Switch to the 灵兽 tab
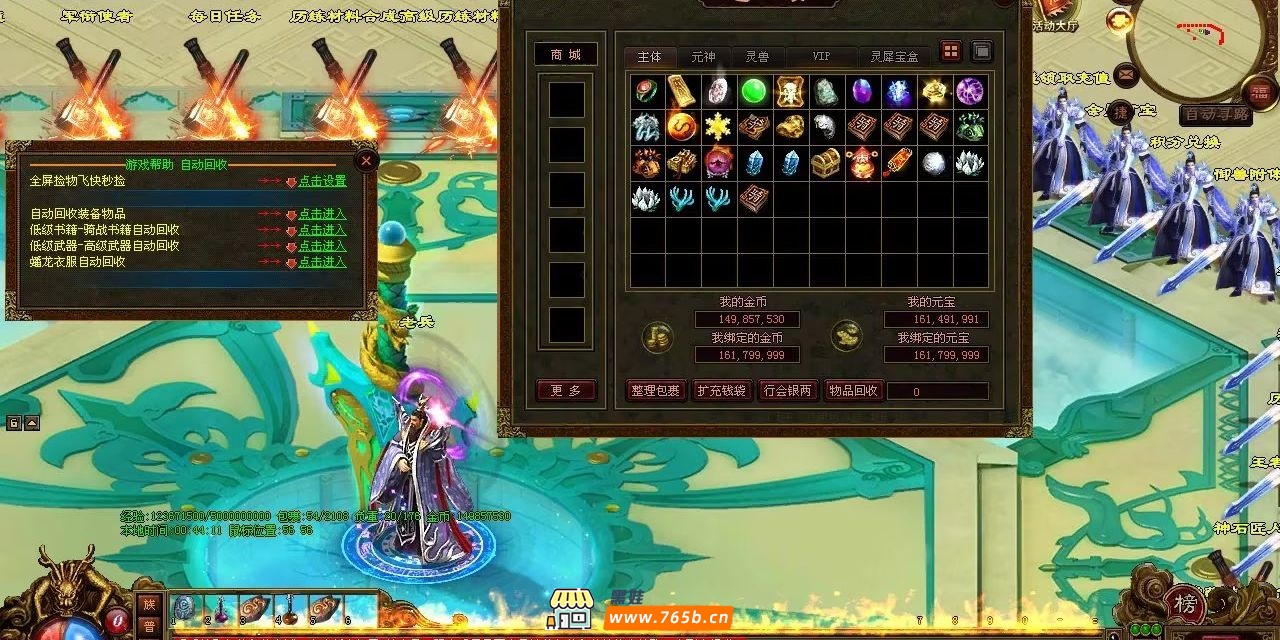The image size is (1280, 640). 757,57
